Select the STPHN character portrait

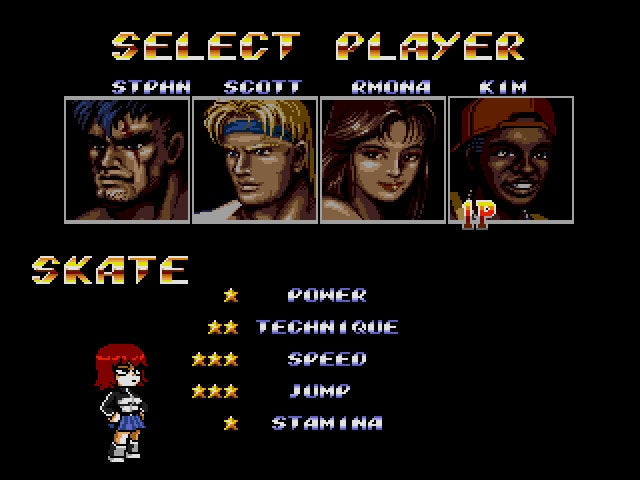tap(127, 158)
